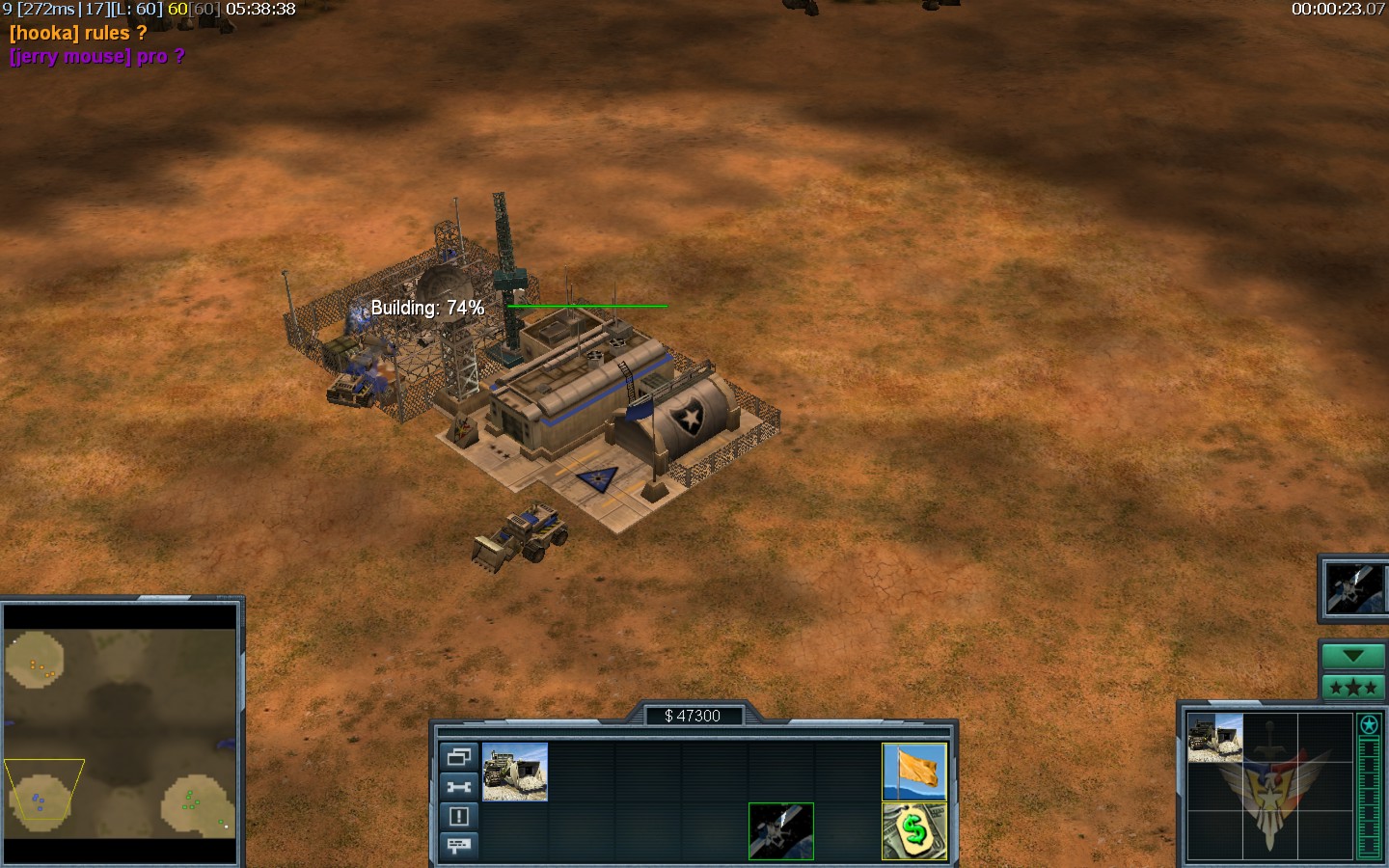Click the exclamation mark button
1389x868 pixels.
click(x=459, y=817)
